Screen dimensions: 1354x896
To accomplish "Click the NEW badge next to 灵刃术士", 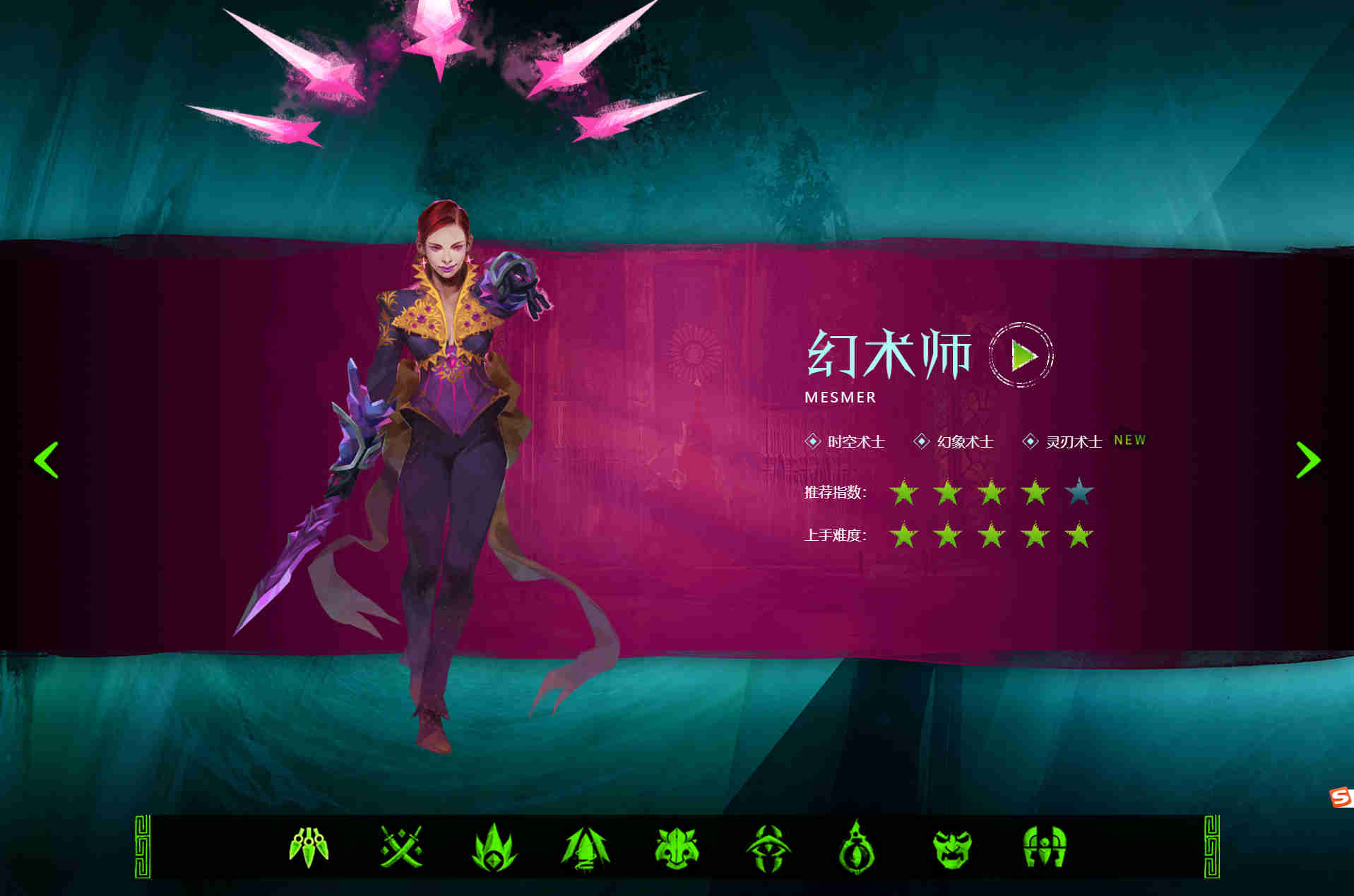I will pos(1129,439).
